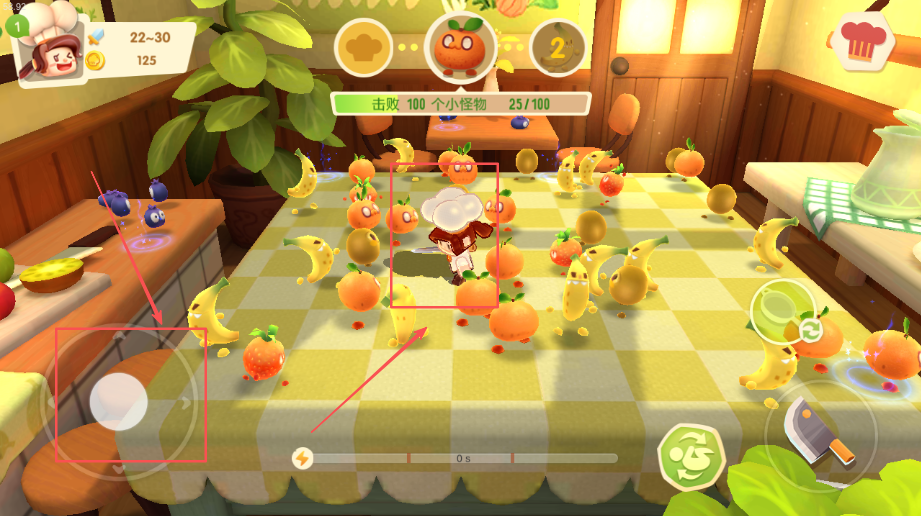
Task: Tap the red chef hat menu icon
Action: tap(862, 41)
